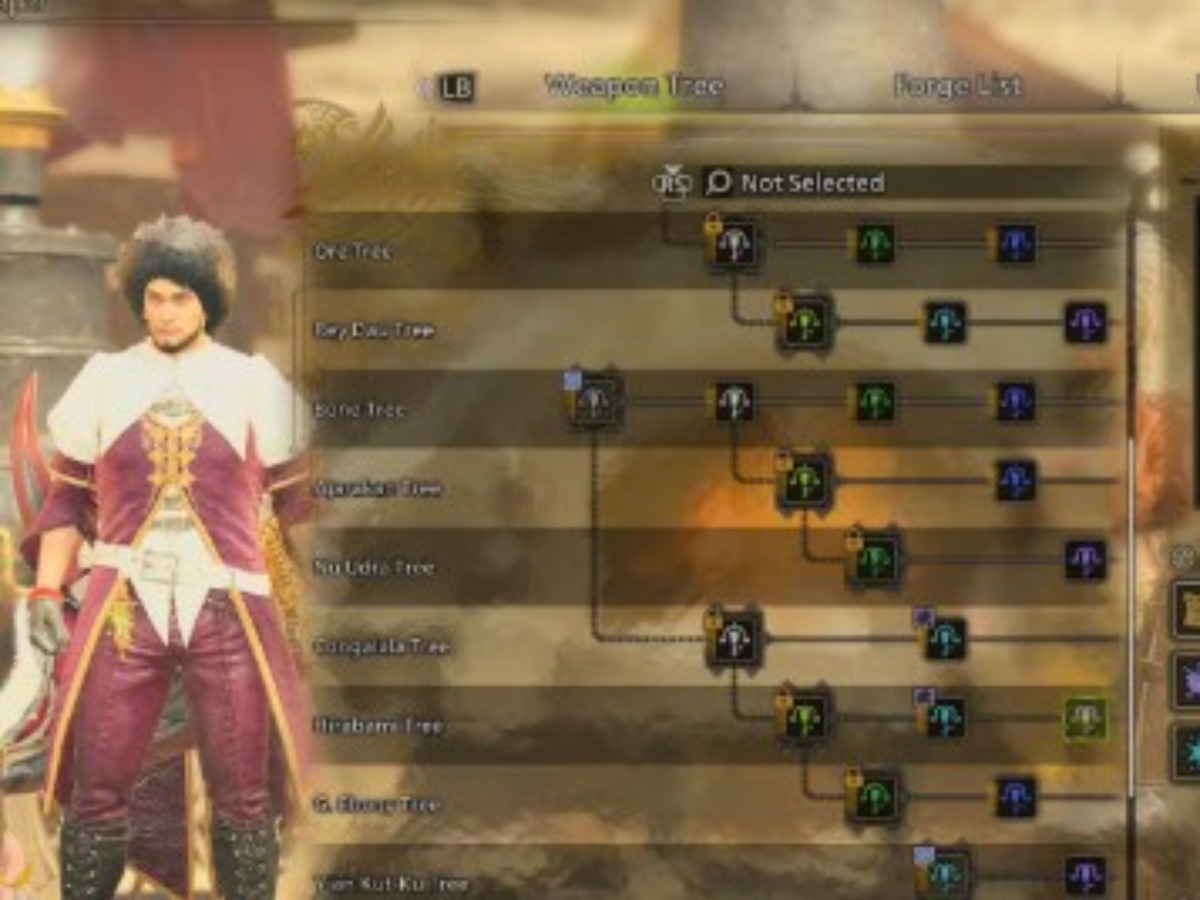Viewport: 1200px width, 900px height.
Task: Select the leftmost root node of Bone Tree
Action: coord(596,402)
